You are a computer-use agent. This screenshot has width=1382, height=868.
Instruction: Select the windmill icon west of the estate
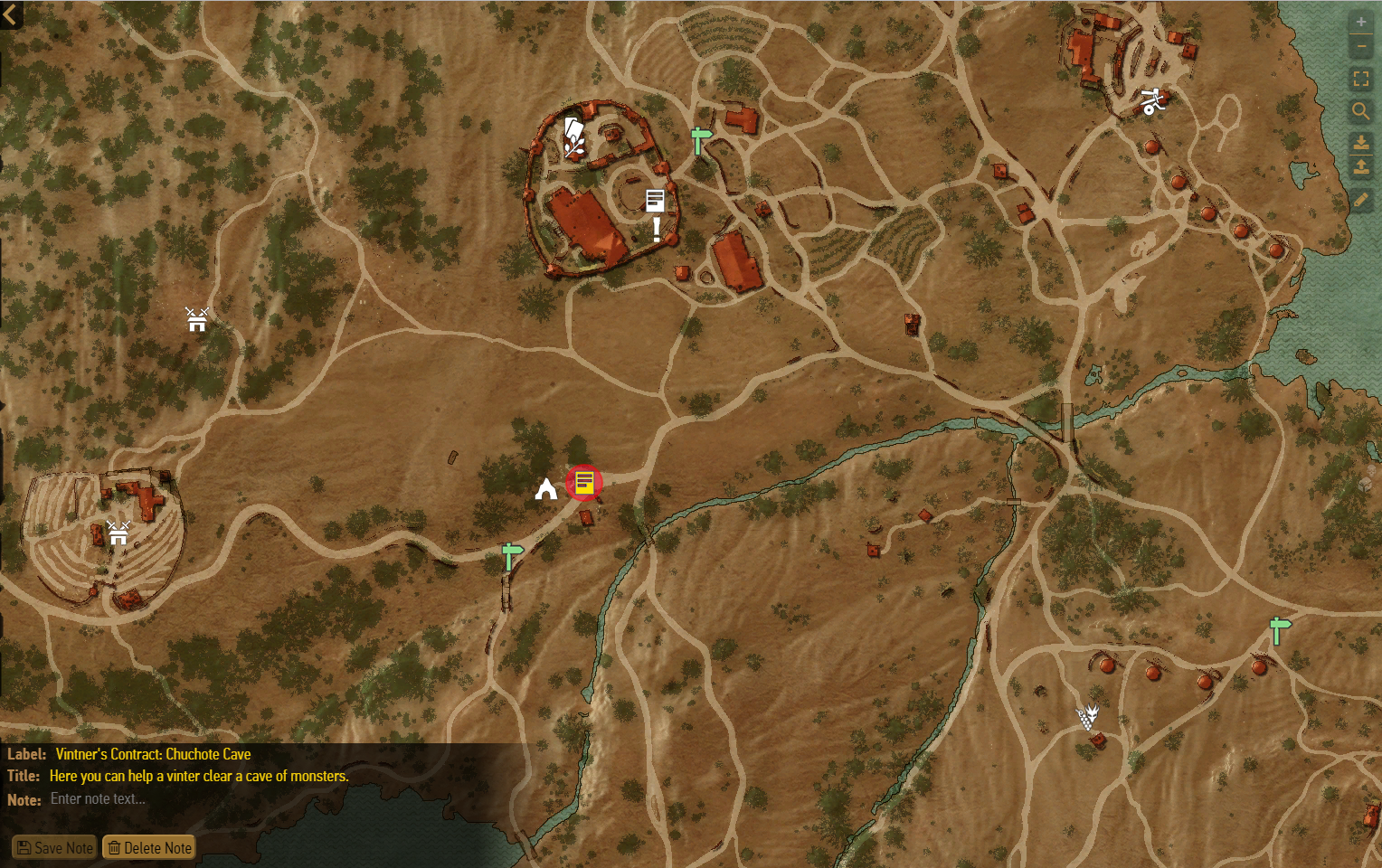[x=196, y=319]
